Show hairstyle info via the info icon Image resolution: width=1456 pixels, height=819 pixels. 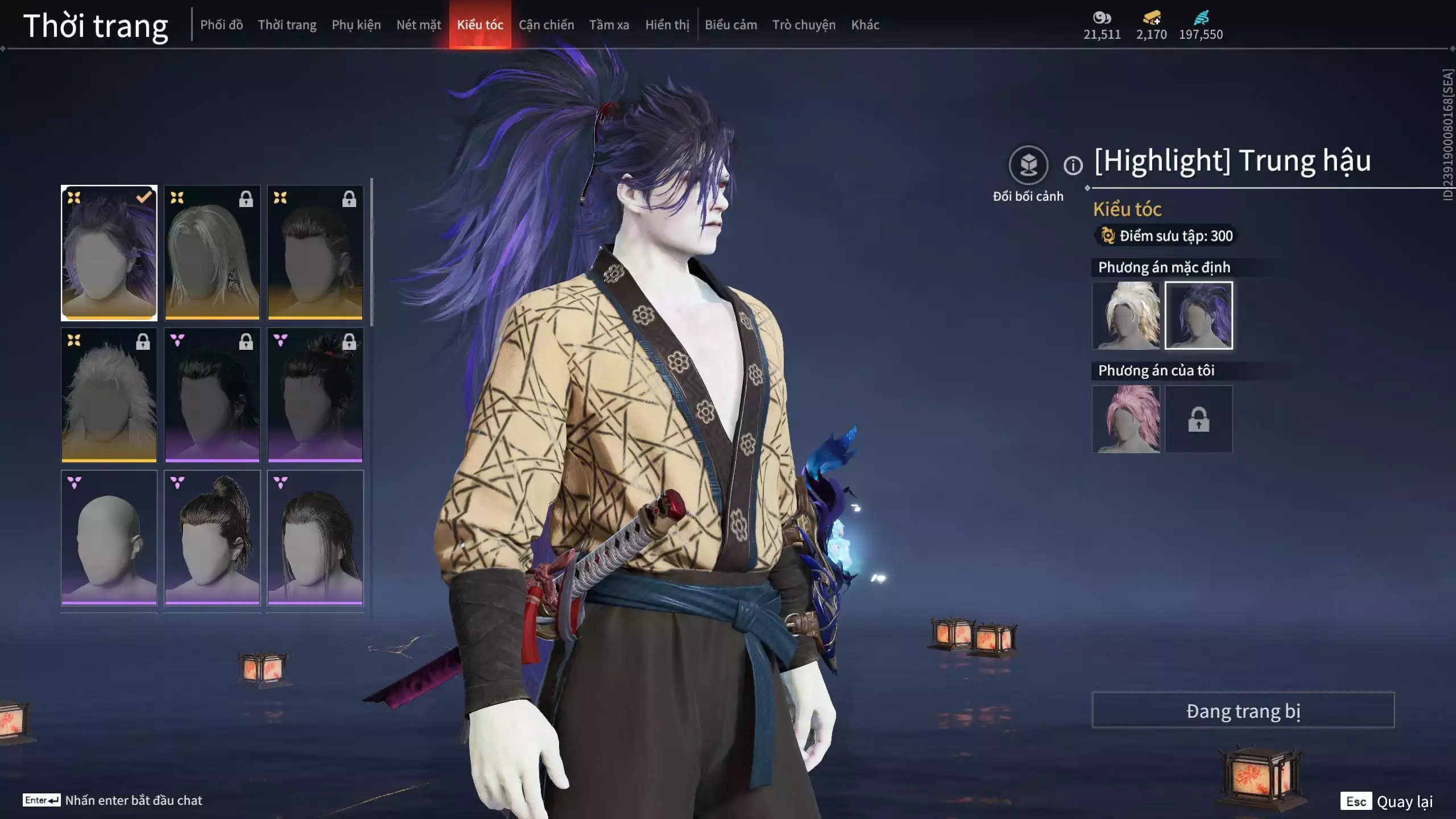coord(1073,166)
